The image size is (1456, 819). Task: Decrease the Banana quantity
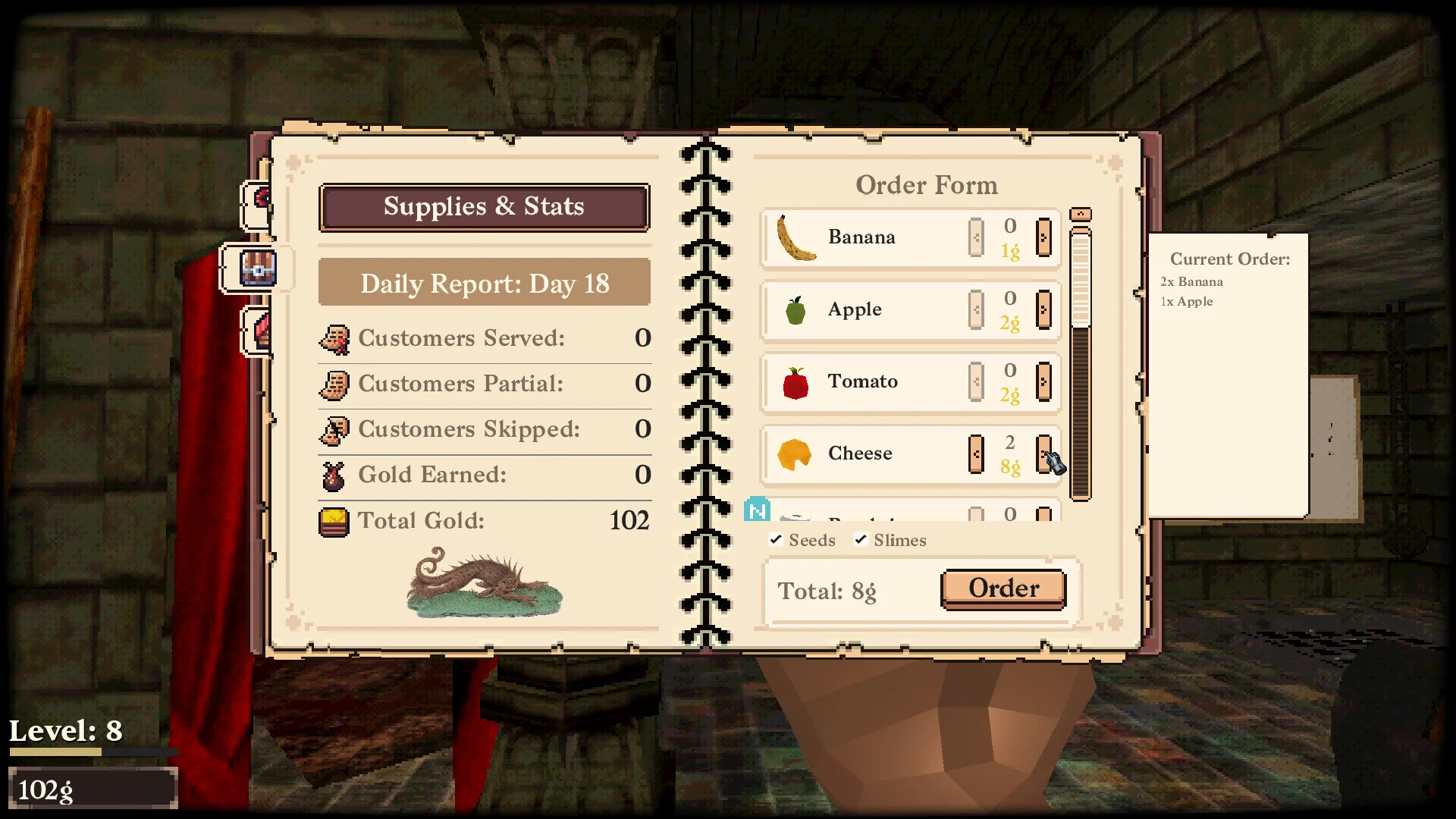(x=976, y=237)
